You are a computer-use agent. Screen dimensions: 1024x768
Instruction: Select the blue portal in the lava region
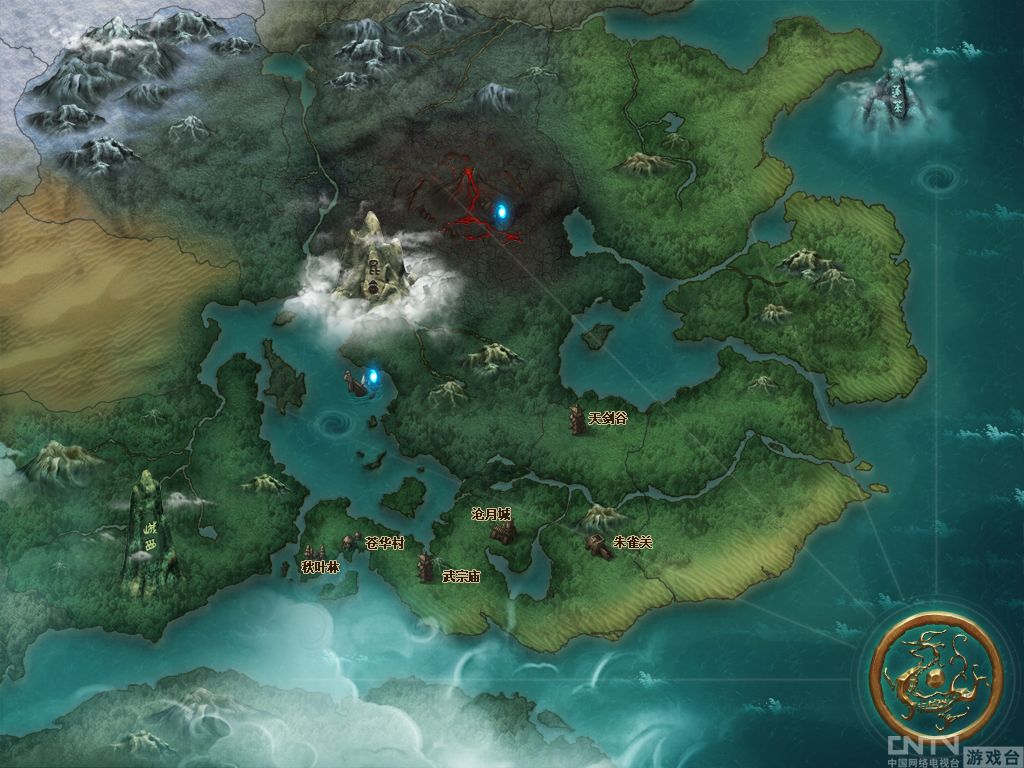pos(501,211)
